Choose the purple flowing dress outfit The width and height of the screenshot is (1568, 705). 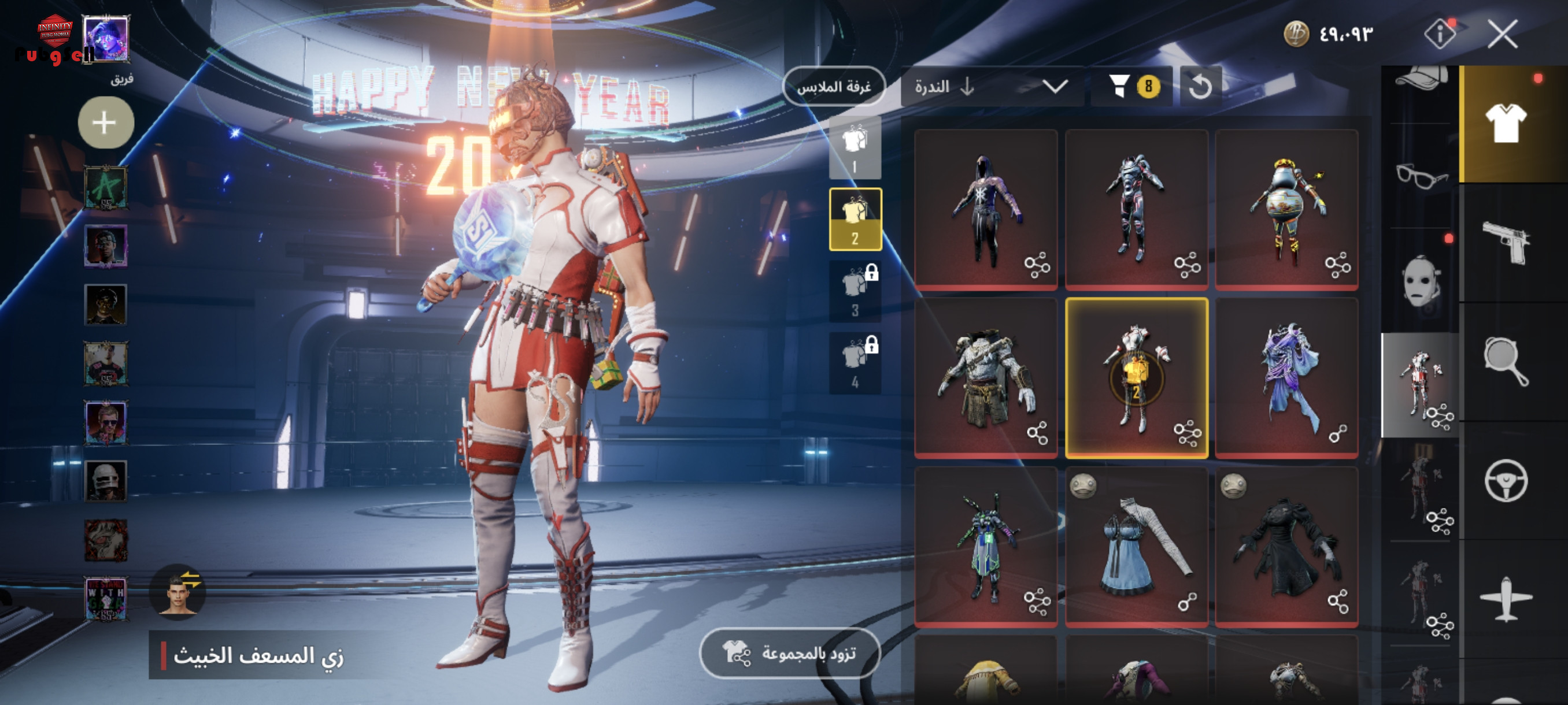(x=1286, y=377)
